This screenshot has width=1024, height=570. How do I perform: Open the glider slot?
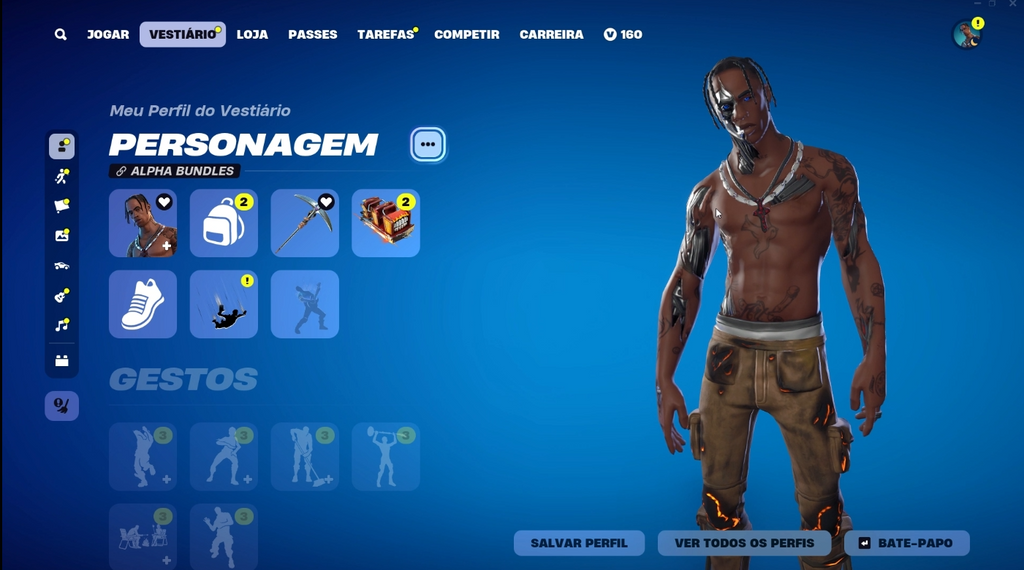click(x=386, y=223)
